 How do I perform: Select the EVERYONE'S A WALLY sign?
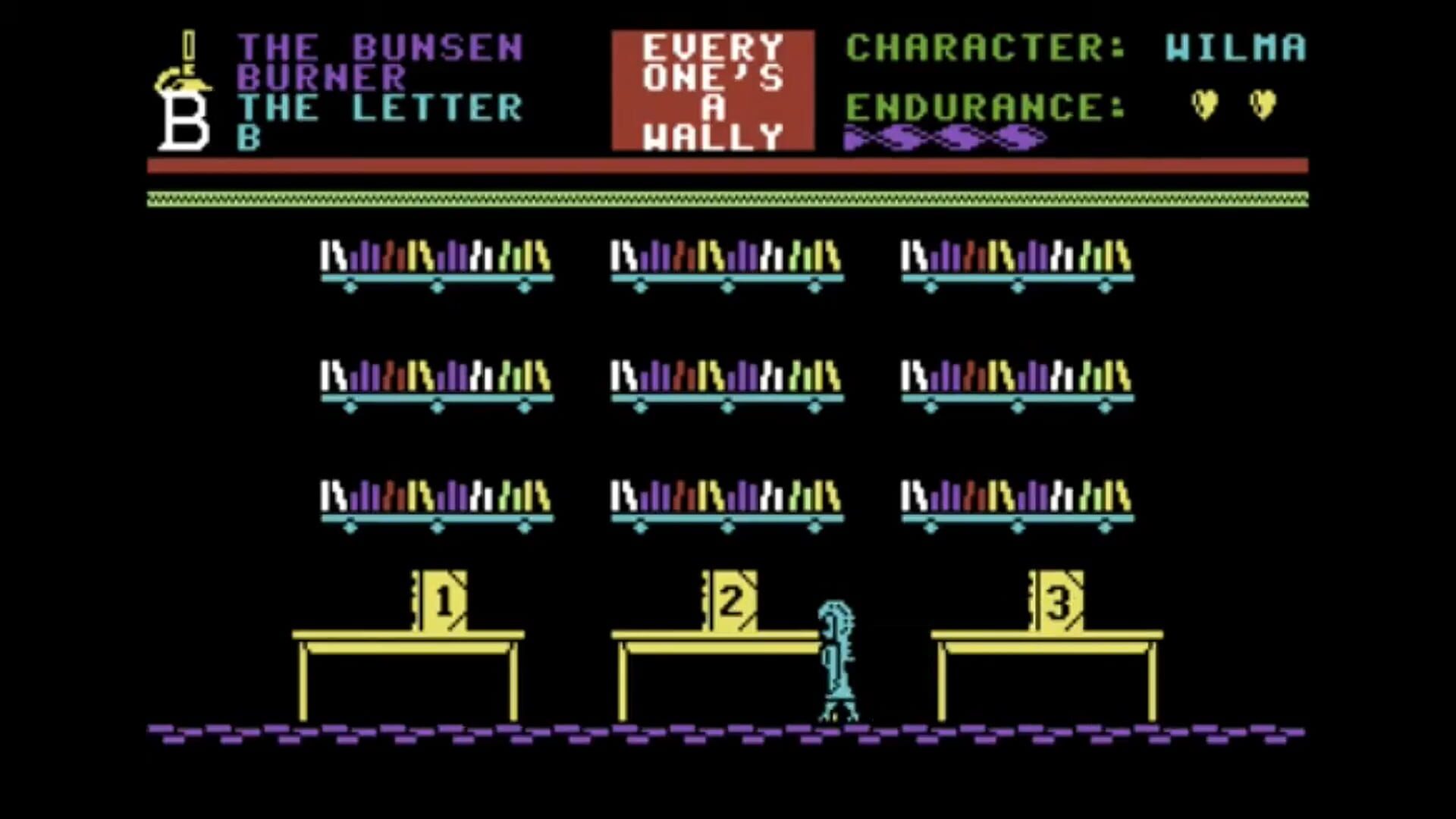pyautogui.click(x=713, y=89)
